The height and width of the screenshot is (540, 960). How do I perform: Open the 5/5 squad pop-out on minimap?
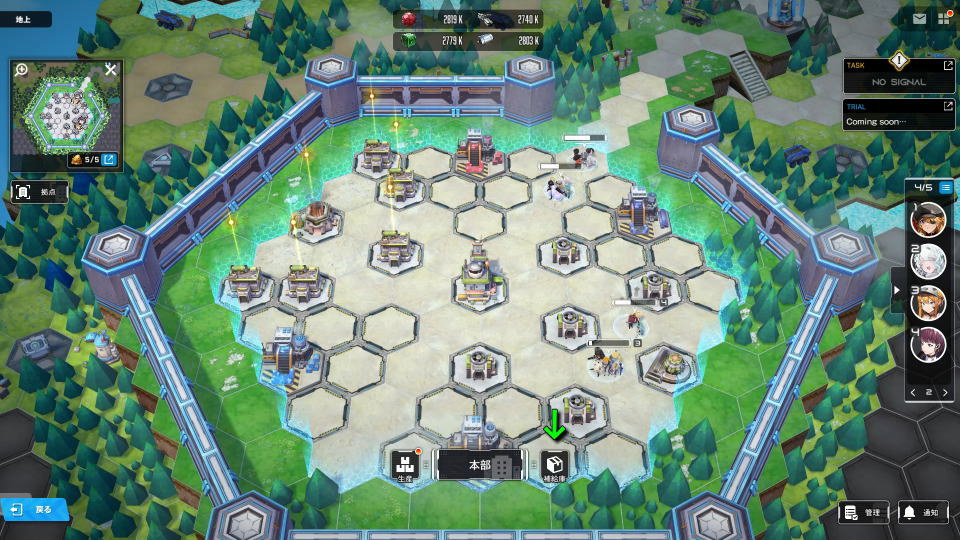click(x=109, y=160)
